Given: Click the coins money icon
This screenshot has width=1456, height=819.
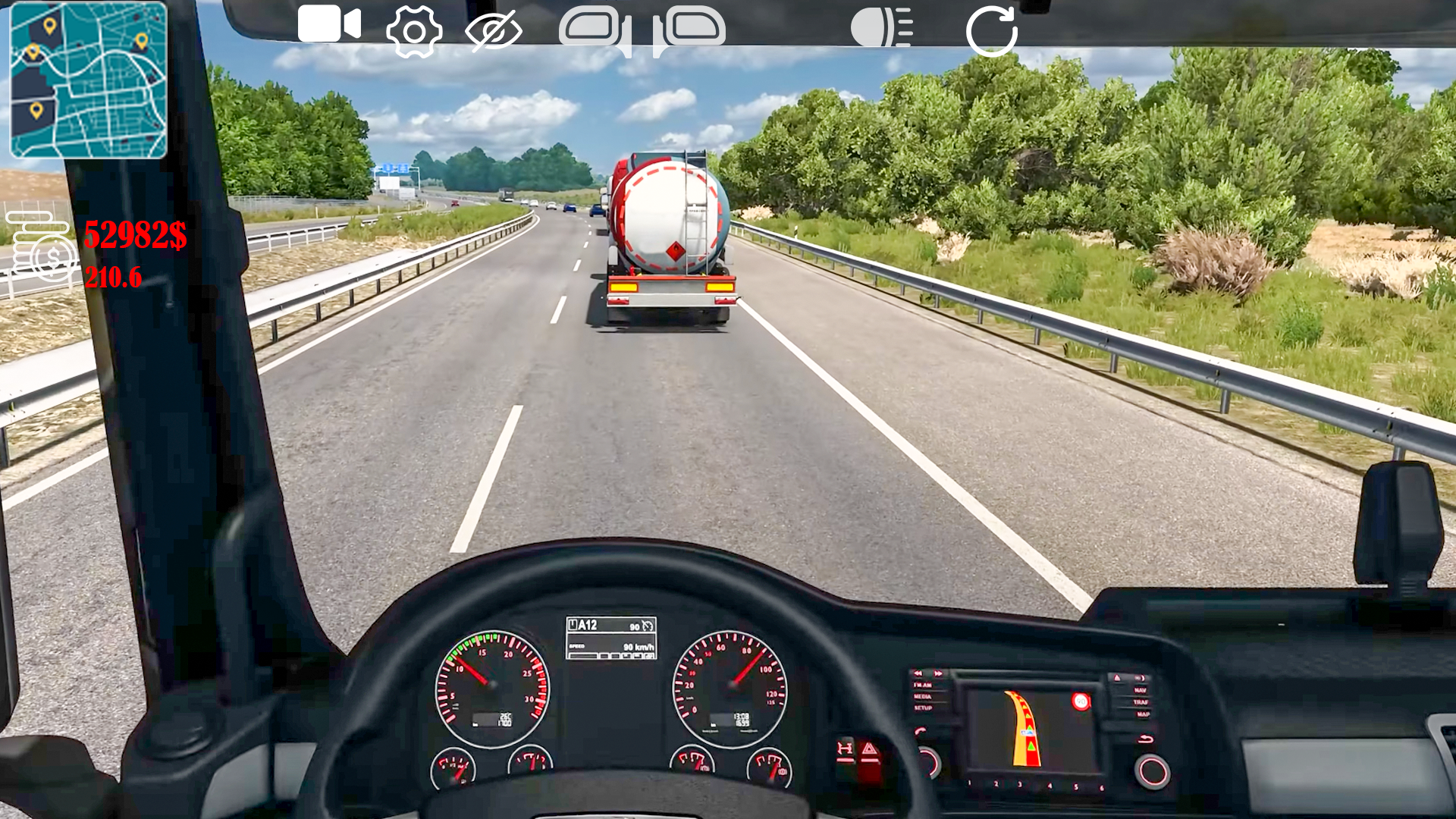Looking at the screenshot, I should (x=42, y=246).
